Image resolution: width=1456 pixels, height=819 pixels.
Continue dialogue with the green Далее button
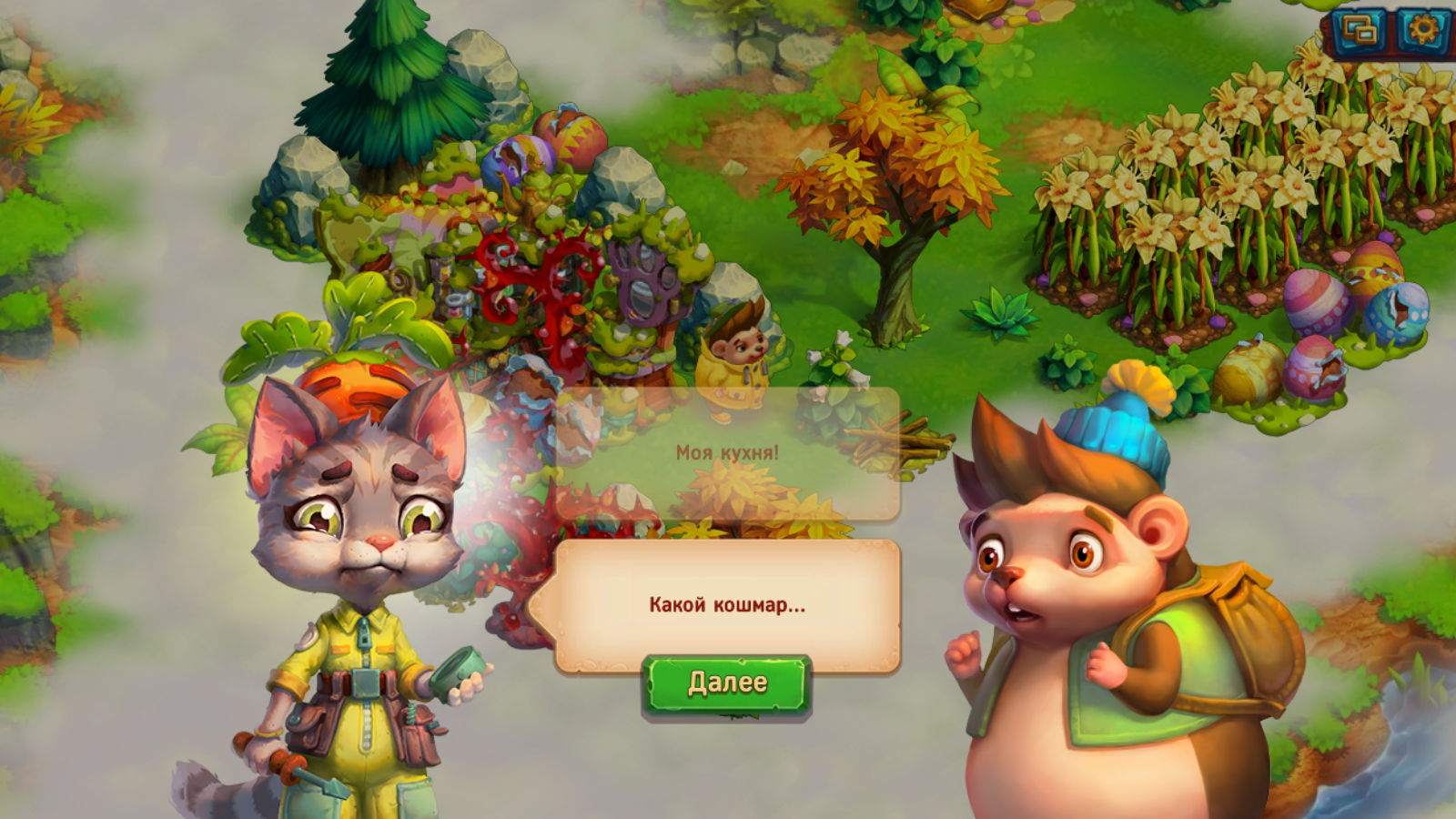tap(726, 684)
